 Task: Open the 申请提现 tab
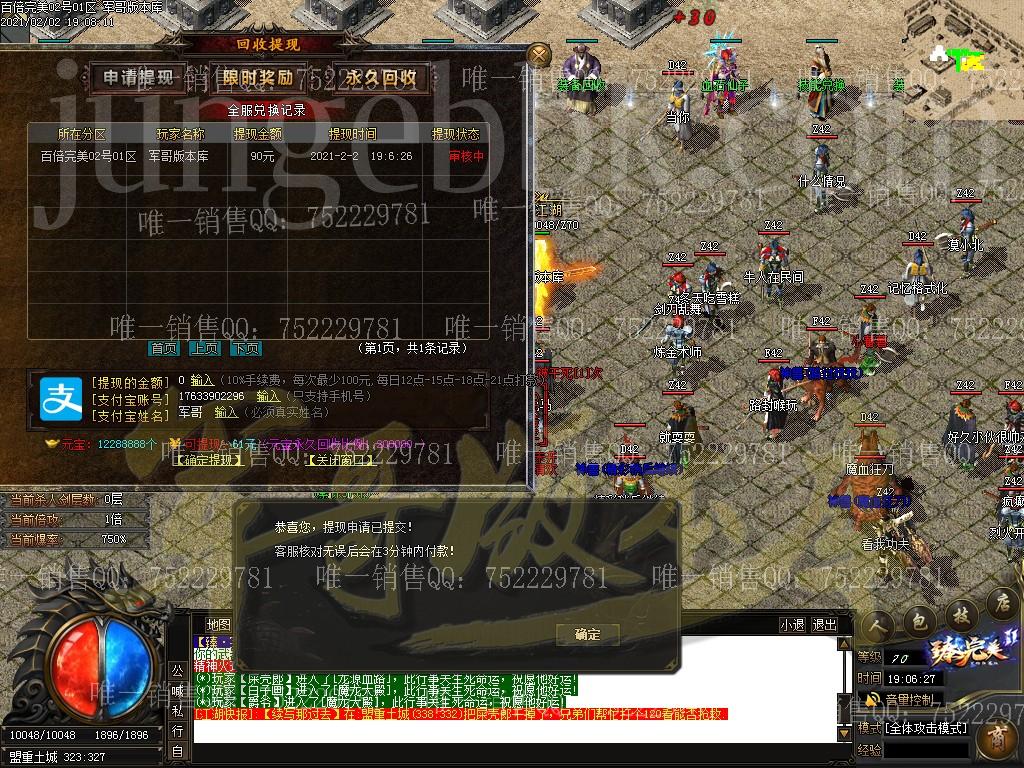pyautogui.click(x=139, y=77)
